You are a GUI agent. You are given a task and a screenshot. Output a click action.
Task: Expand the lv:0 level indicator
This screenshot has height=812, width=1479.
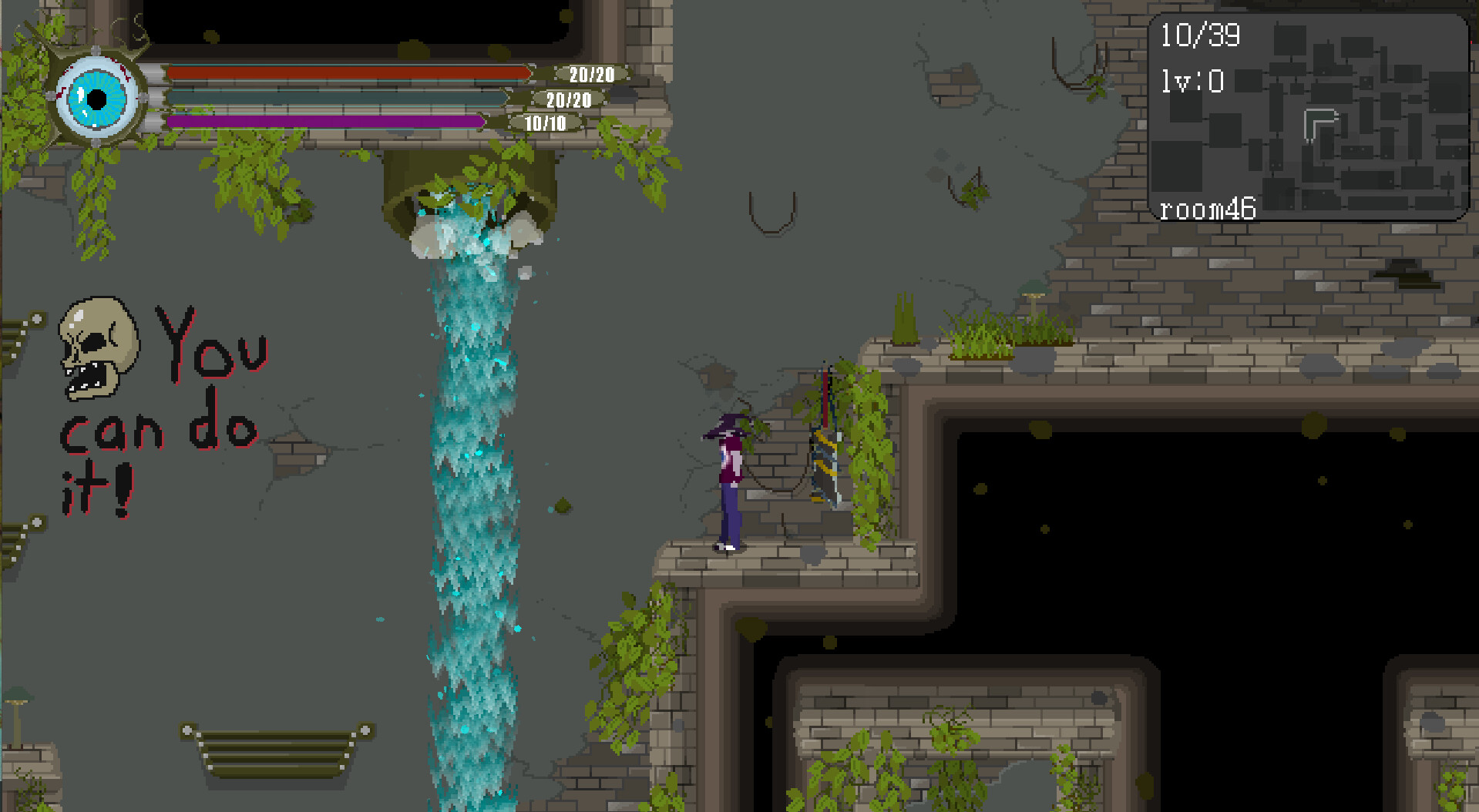(1191, 81)
